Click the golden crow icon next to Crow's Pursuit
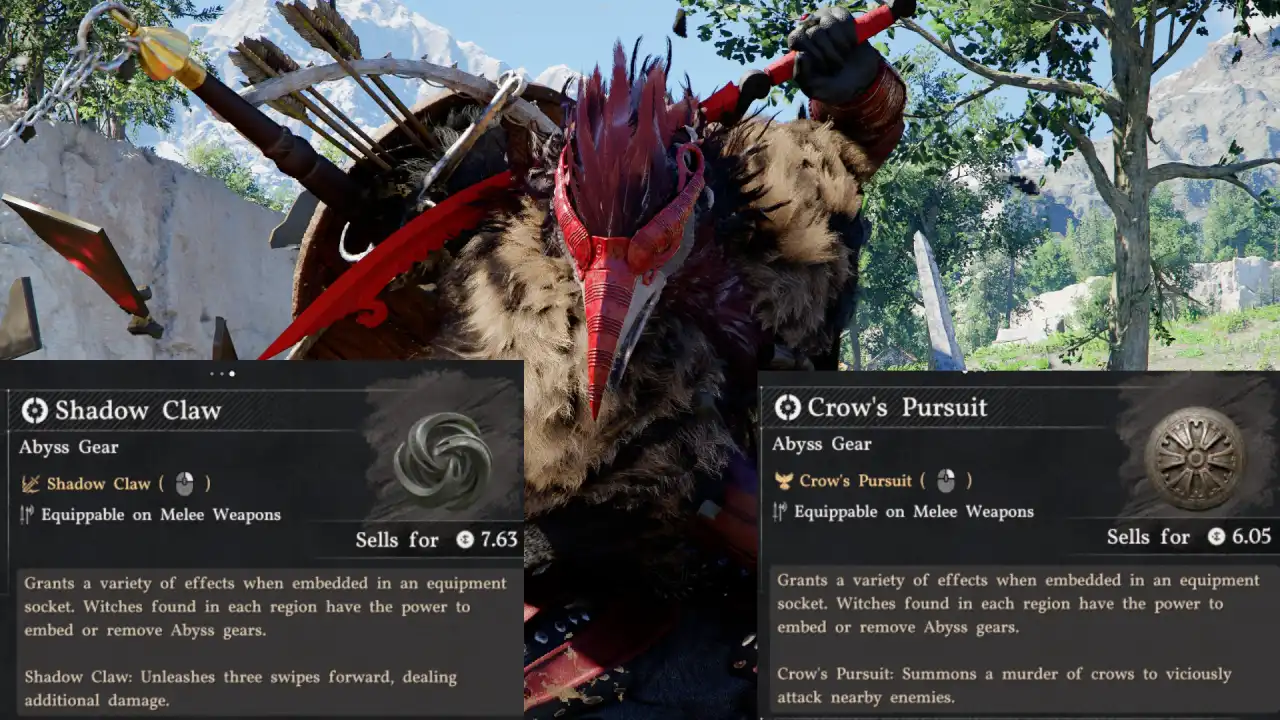The height and width of the screenshot is (720, 1280). pyautogui.click(x=782, y=480)
